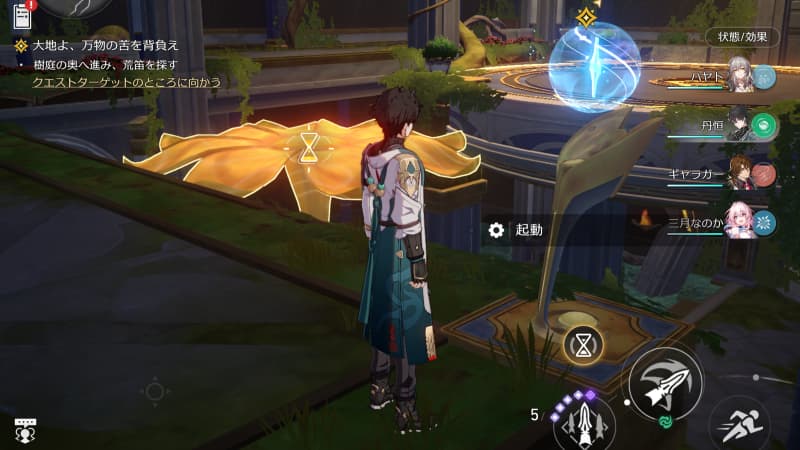Image resolution: width=800 pixels, height=450 pixels.
Task: Switch to party member ハヤト
Action: point(739,77)
